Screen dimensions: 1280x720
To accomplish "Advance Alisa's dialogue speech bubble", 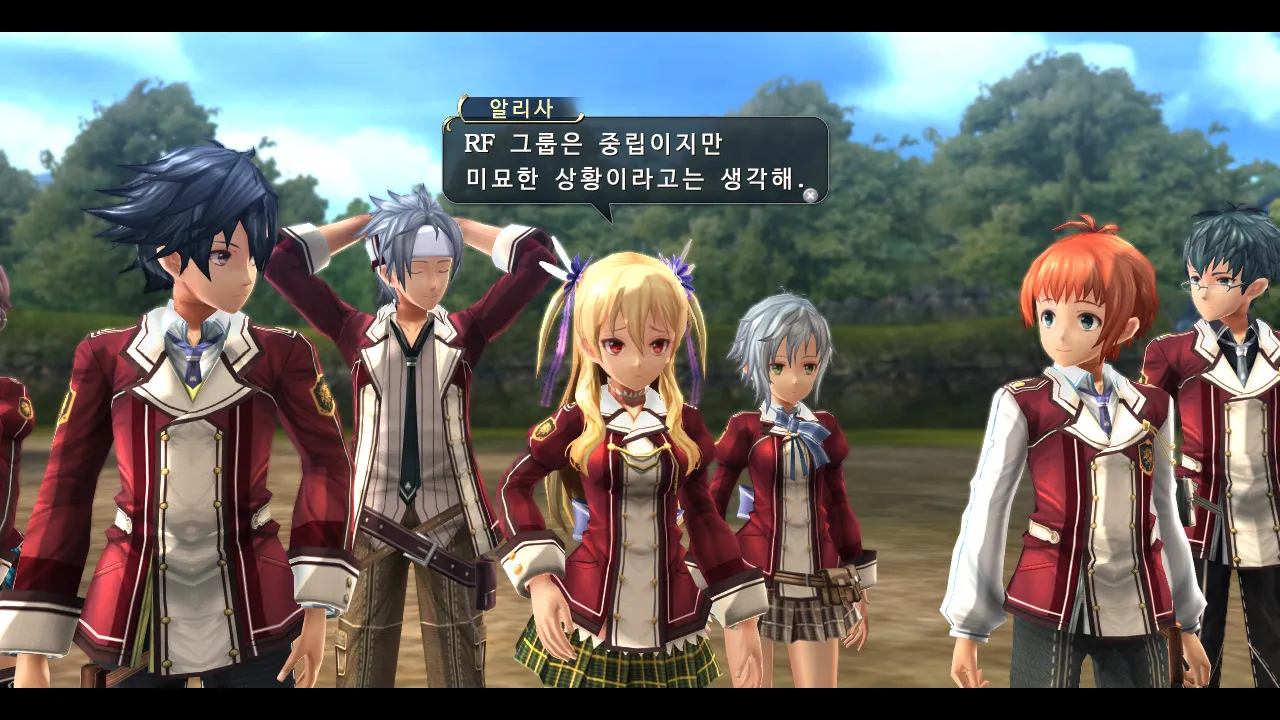I will [810, 195].
